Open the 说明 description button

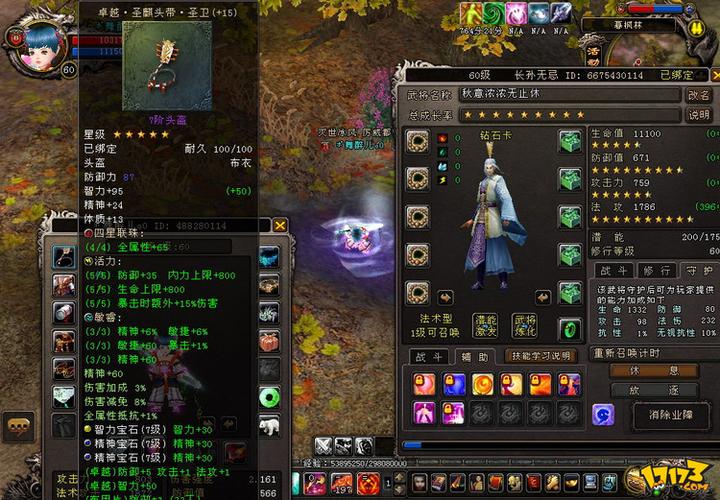[699, 115]
